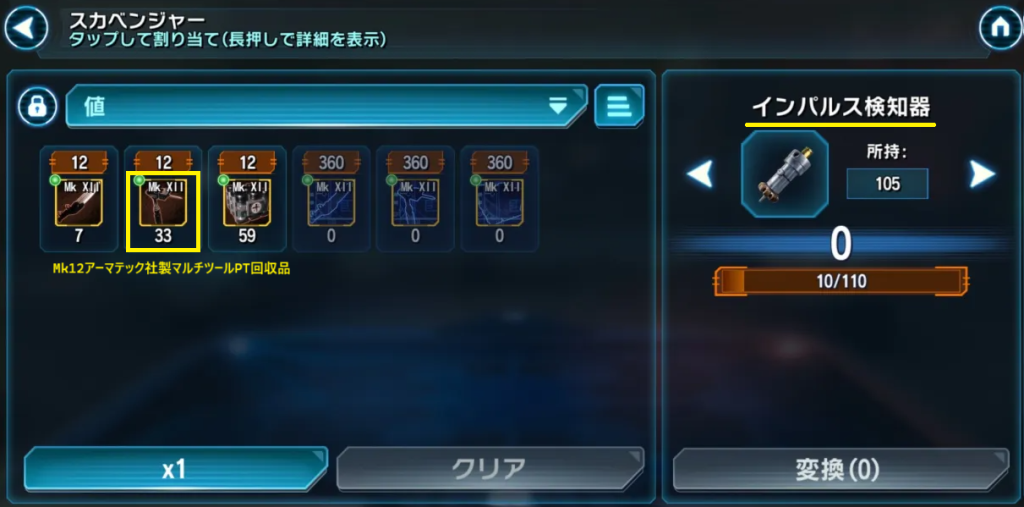
Task: Open the 値 sort dropdown
Action: click(325, 106)
